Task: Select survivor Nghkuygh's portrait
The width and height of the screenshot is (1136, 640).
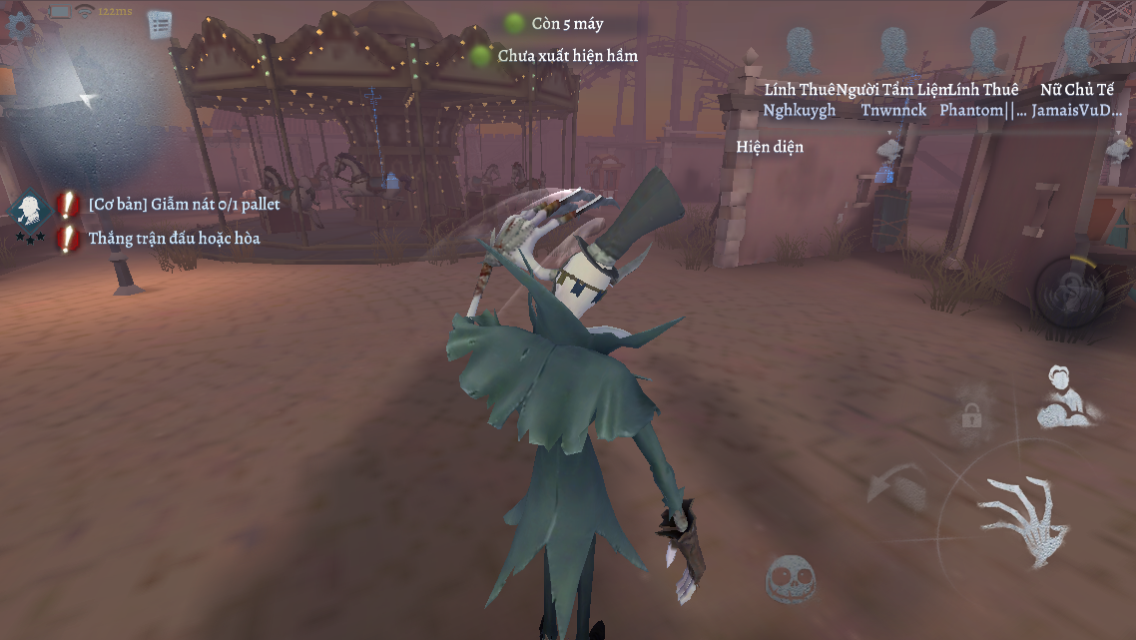Action: (799, 49)
